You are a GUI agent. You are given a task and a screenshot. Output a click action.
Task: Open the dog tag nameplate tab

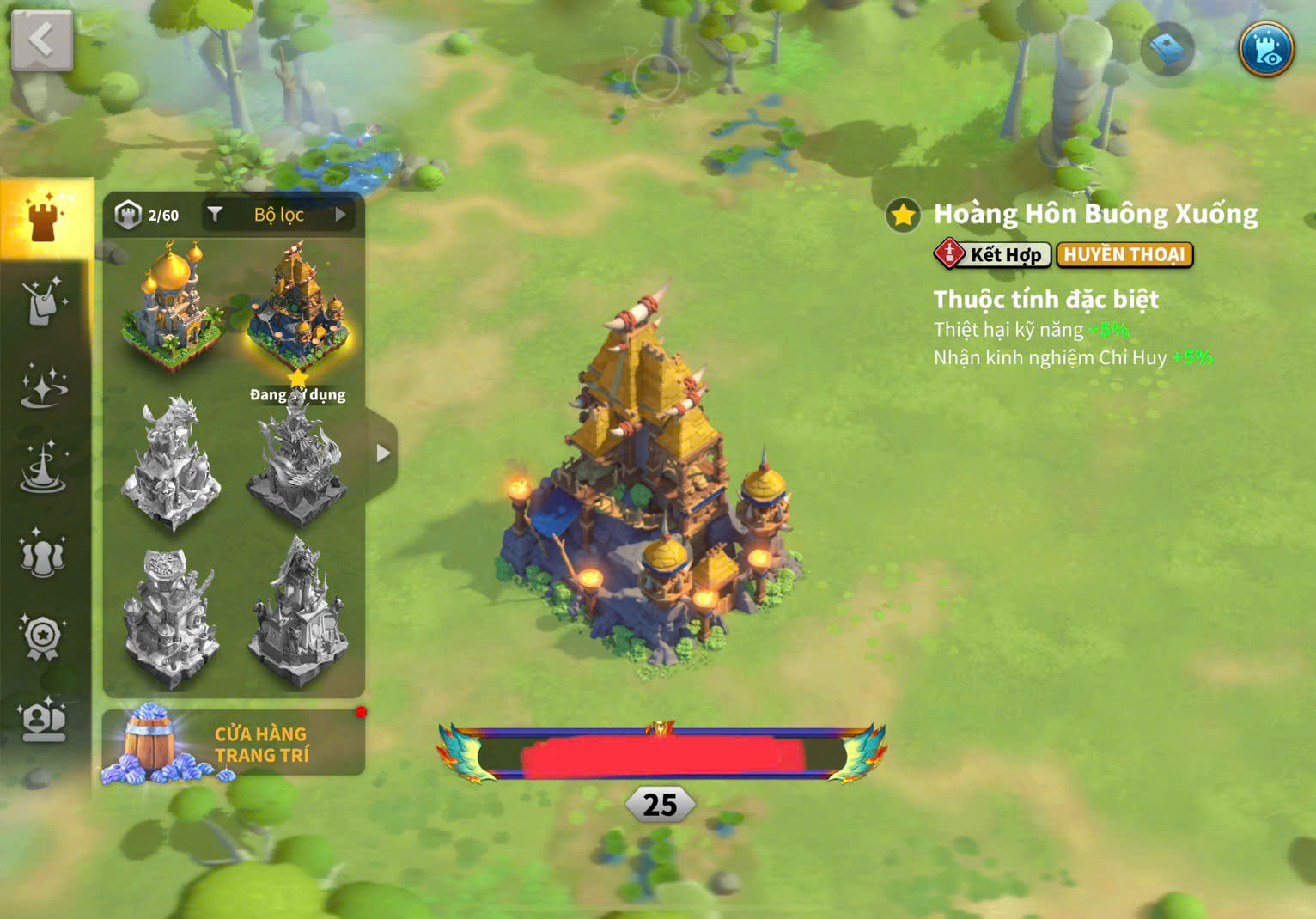pos(44,301)
